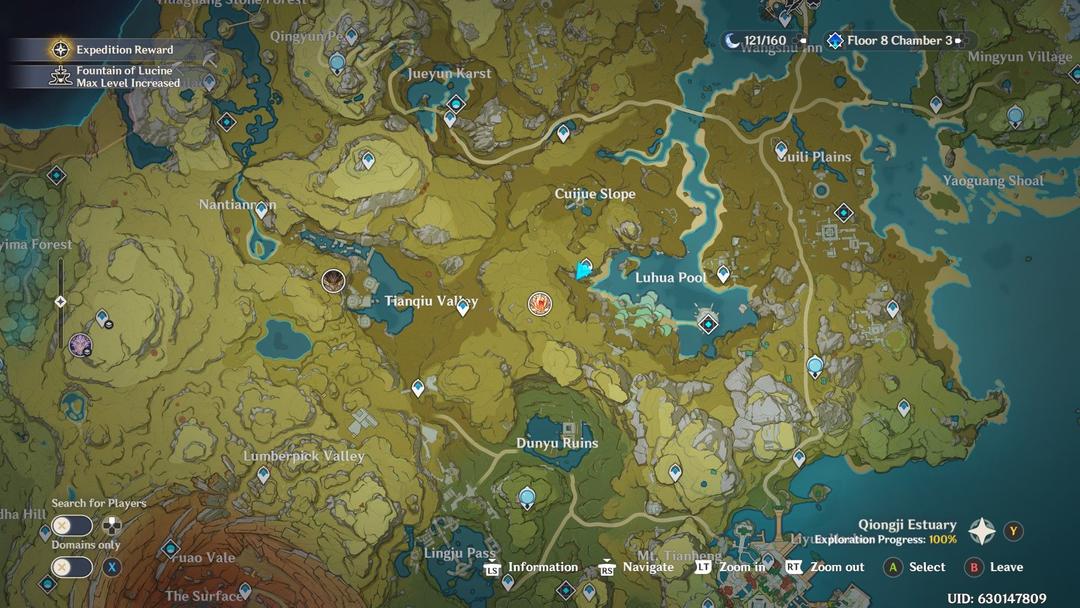Select the purple boss marker on the left
Viewport: 1080px width, 608px height.
[x=80, y=345]
